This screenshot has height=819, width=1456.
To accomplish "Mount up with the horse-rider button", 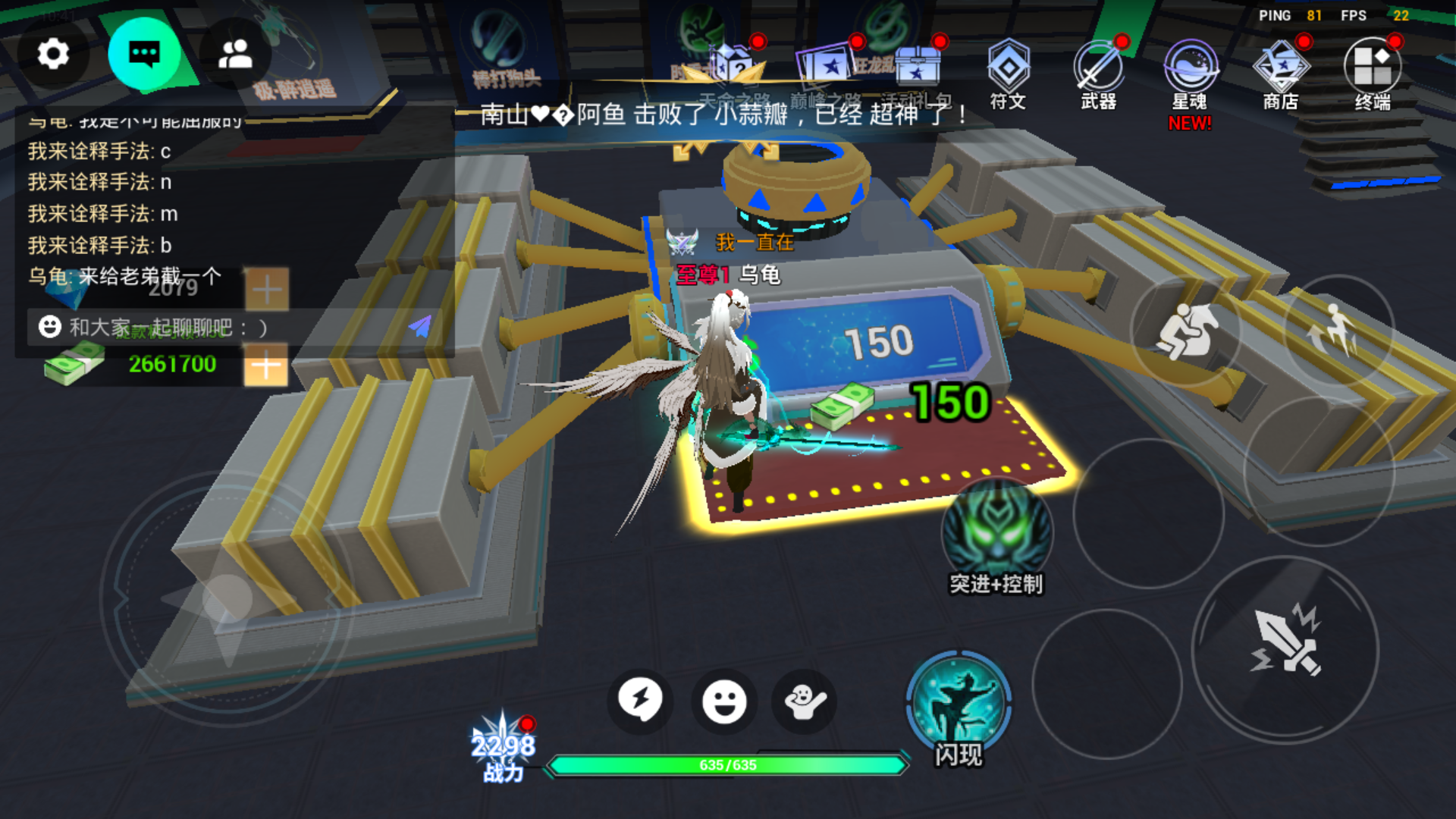I will pos(1185,331).
